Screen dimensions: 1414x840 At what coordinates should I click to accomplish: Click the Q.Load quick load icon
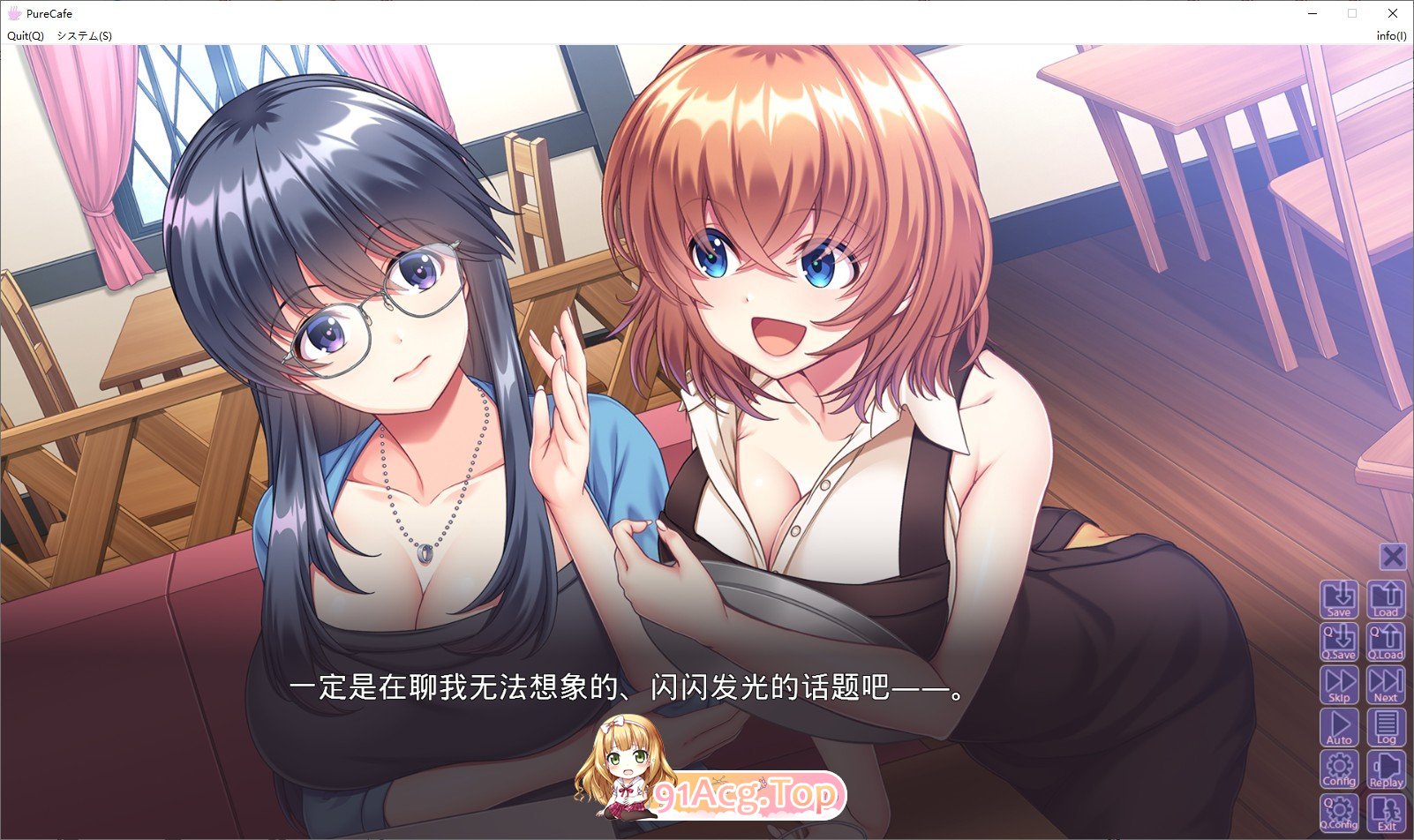point(1388,640)
